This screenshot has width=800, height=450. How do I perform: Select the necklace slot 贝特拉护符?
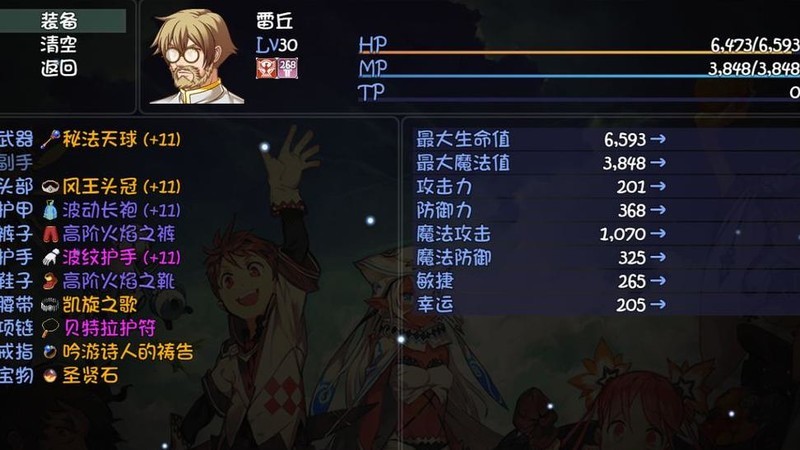100,328
